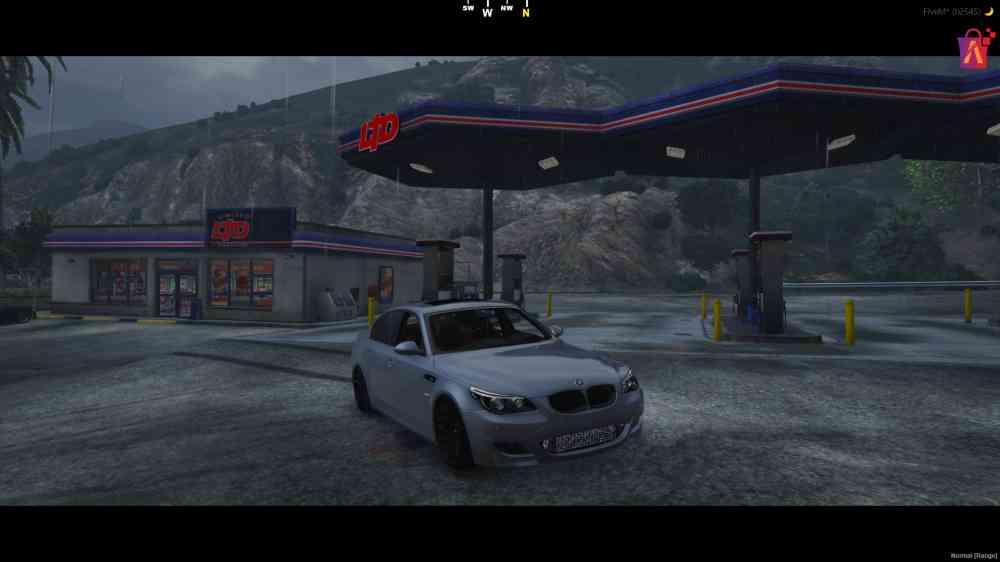Screen dimensions: 1000x562
Task: Toggle the Normal (Range) voice indicator
Action: coord(973,554)
